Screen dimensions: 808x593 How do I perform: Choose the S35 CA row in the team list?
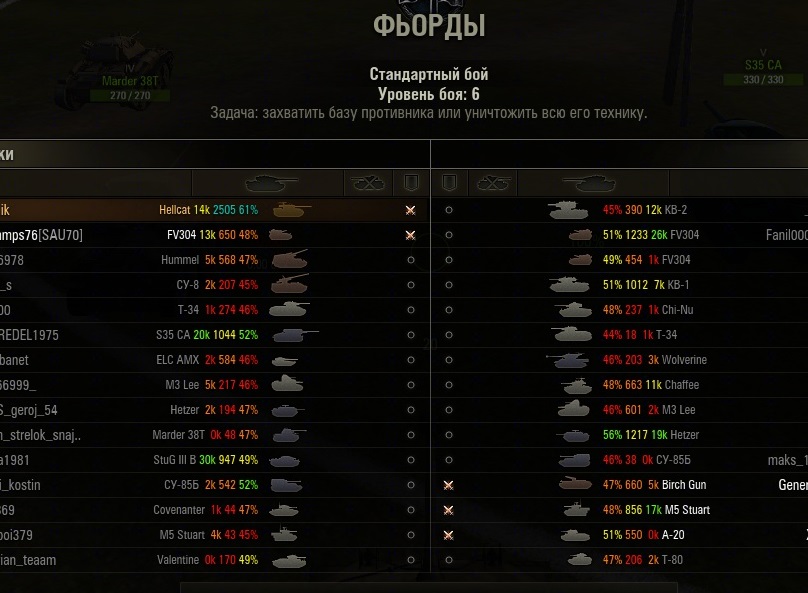click(x=200, y=335)
